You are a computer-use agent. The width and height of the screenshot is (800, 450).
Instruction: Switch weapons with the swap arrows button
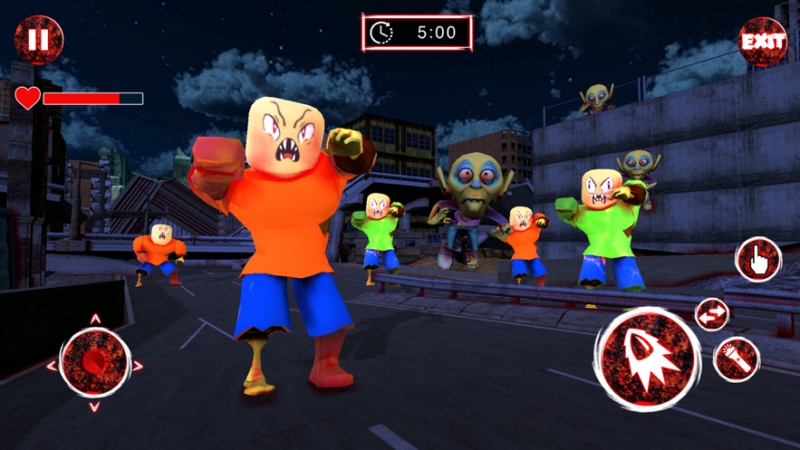pos(712,314)
